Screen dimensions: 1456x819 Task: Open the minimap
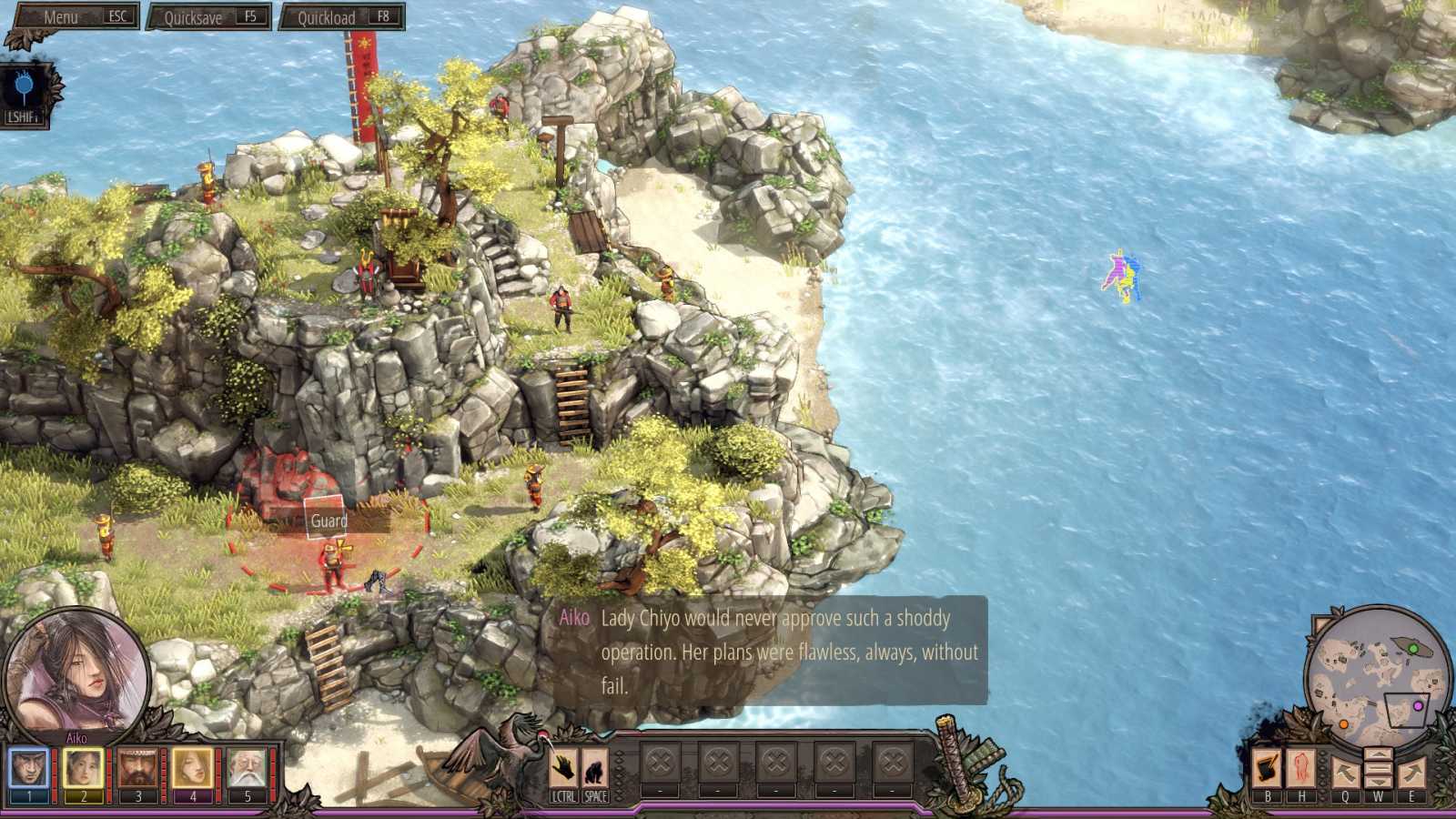1377,672
